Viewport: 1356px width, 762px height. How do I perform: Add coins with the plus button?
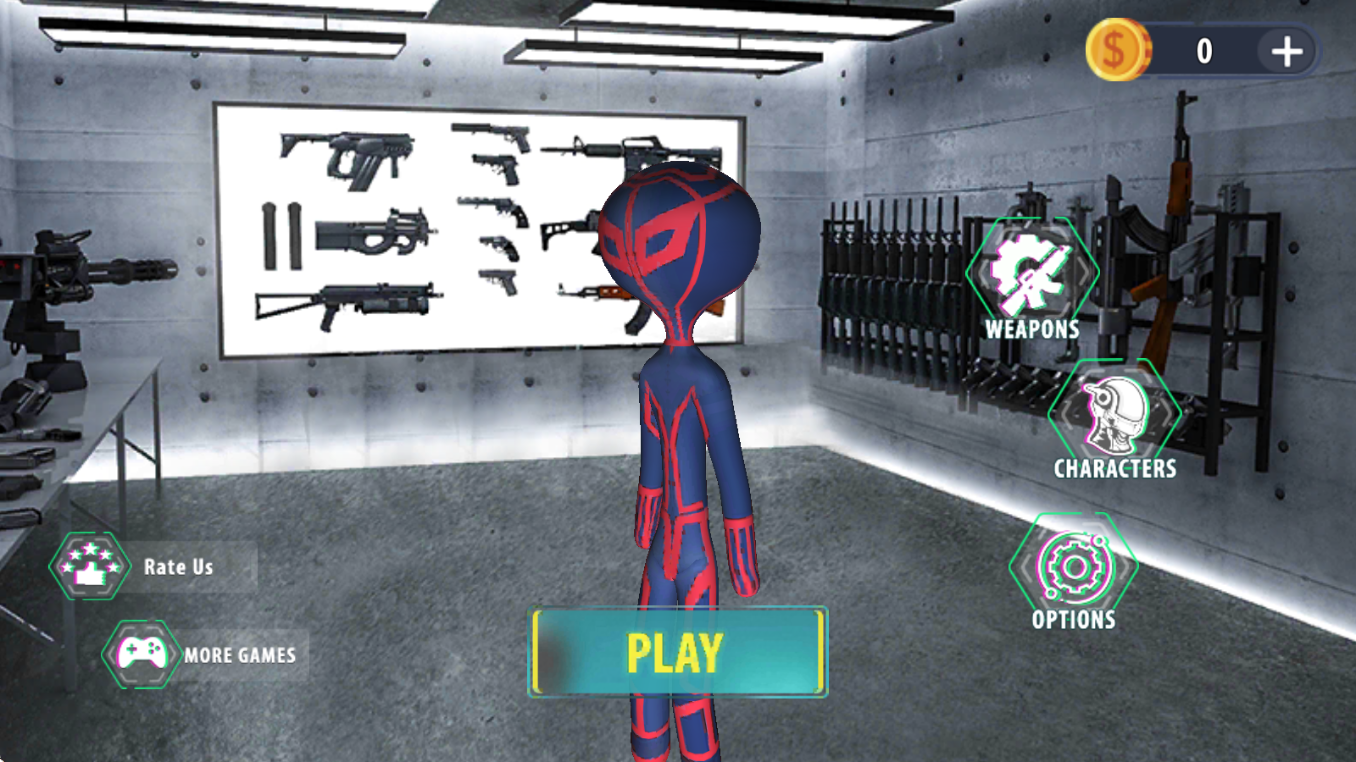(1286, 51)
